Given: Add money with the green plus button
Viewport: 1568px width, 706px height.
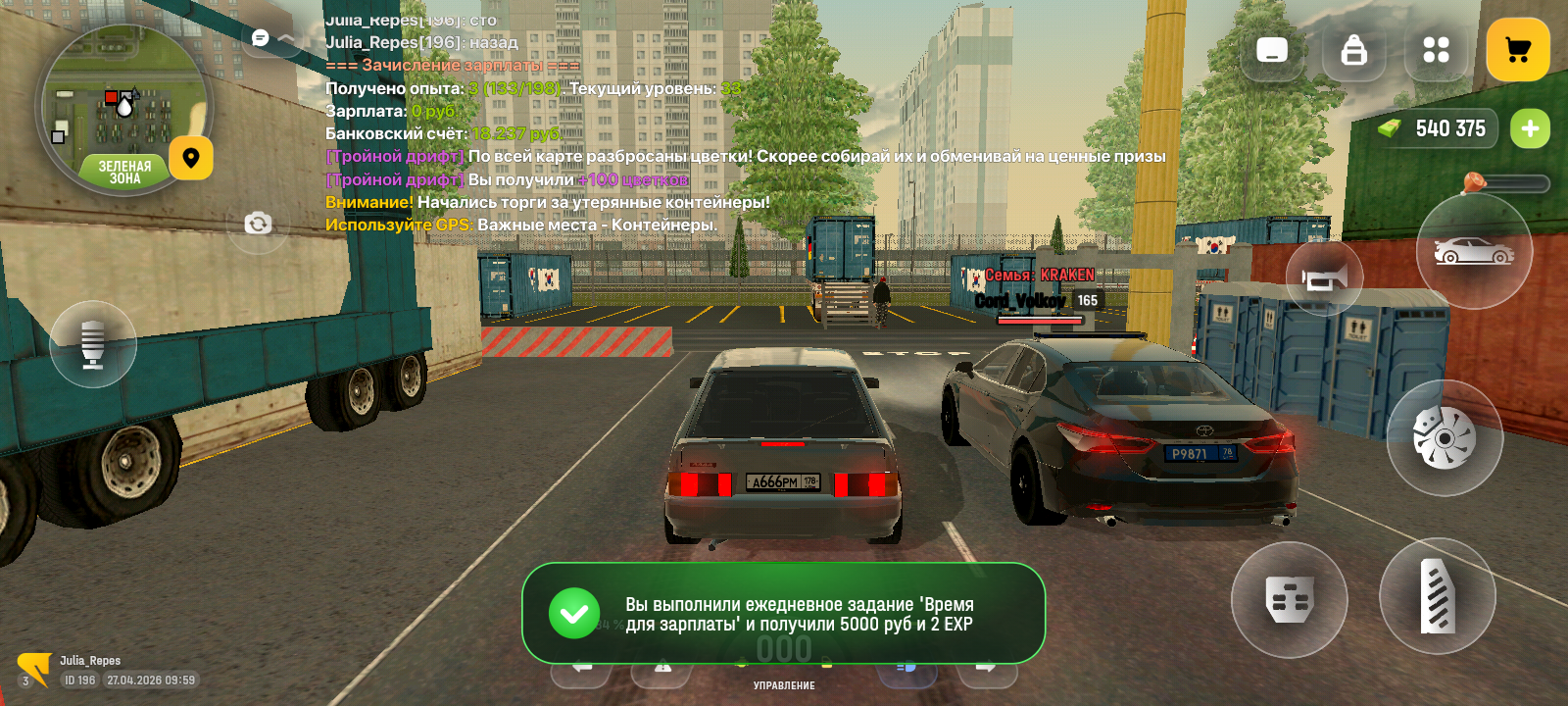Looking at the screenshot, I should [x=1530, y=128].
